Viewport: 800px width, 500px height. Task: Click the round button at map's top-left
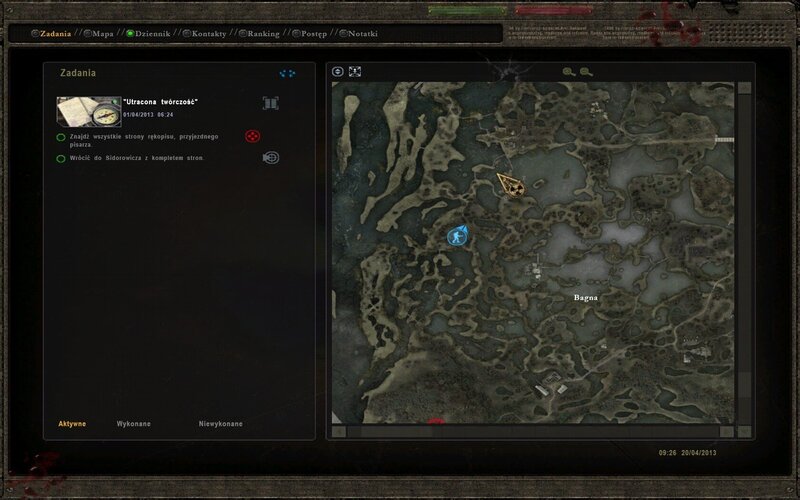(x=338, y=72)
